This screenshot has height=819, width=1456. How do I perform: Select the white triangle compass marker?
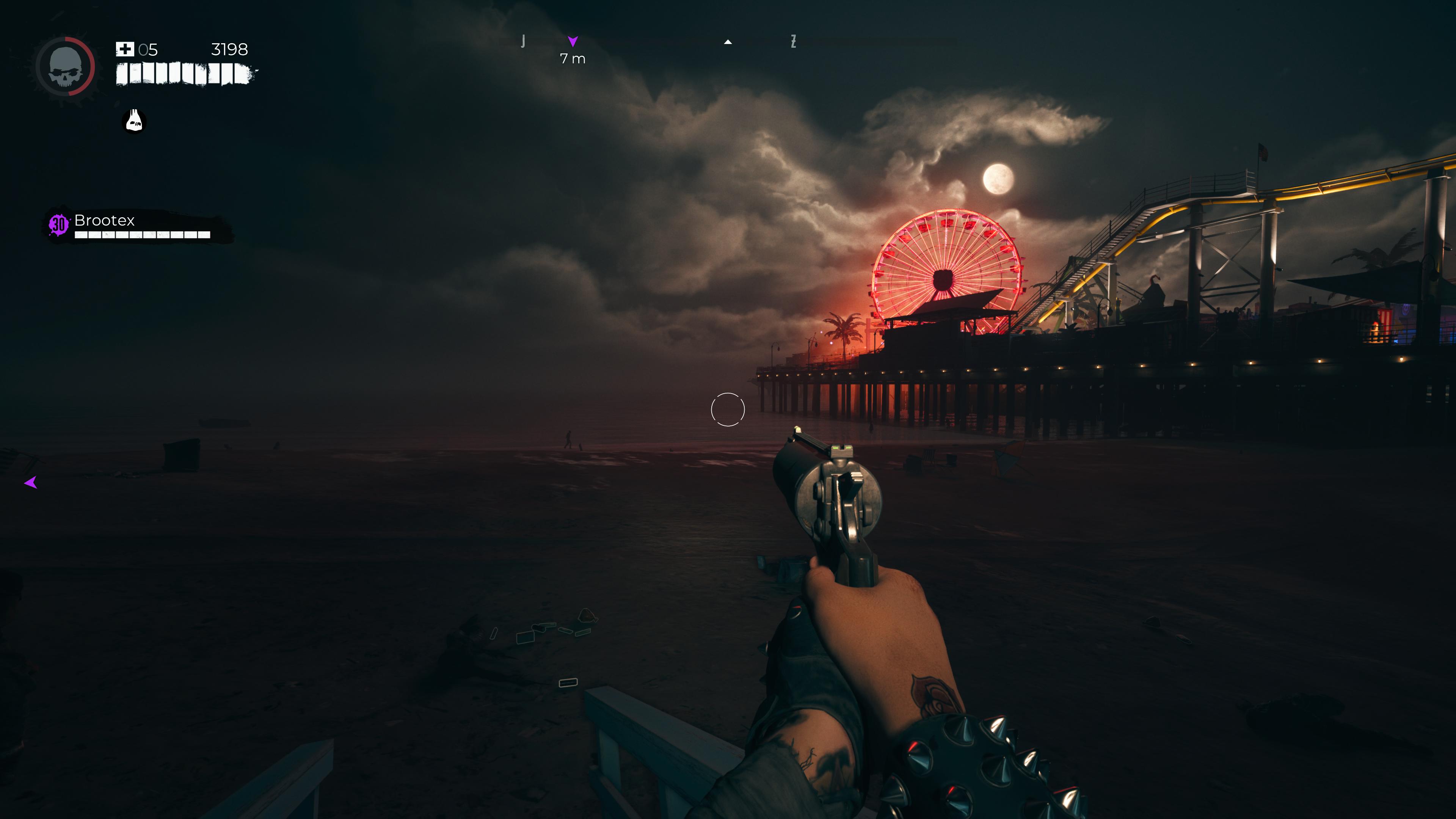point(728,42)
